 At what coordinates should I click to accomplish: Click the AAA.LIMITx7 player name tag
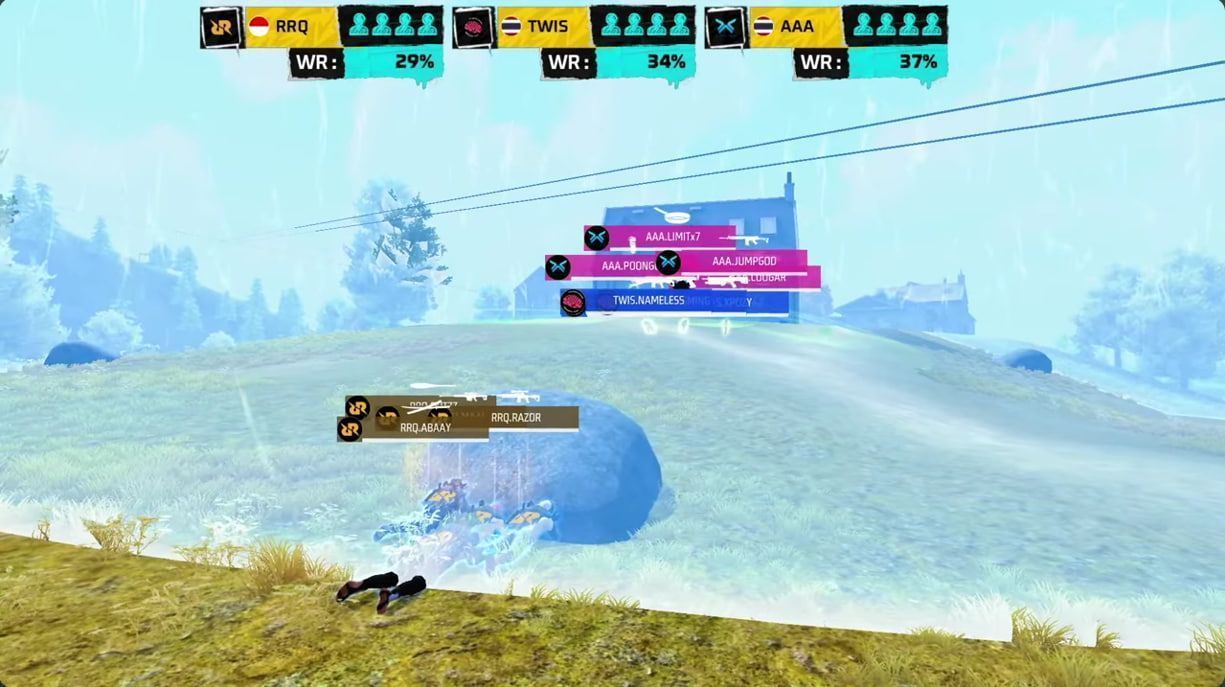click(x=671, y=237)
